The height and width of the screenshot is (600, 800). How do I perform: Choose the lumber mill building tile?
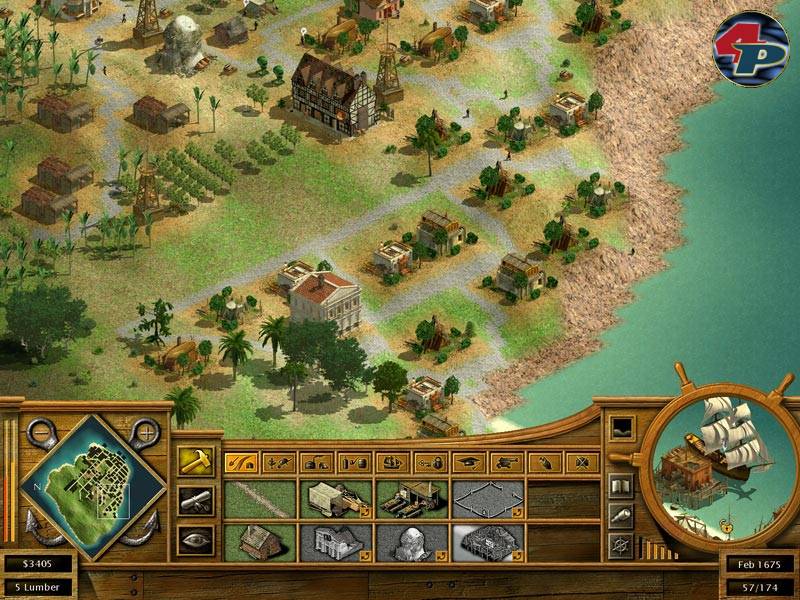(x=413, y=499)
